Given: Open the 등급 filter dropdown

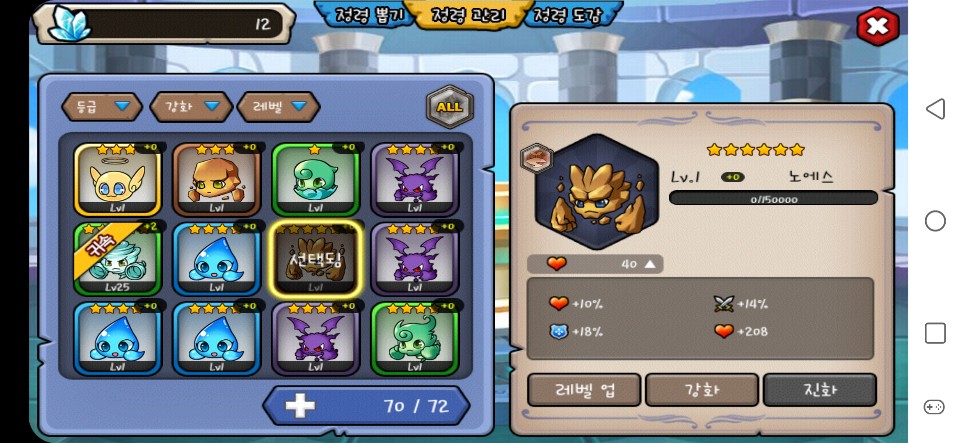Looking at the screenshot, I should [102, 106].
